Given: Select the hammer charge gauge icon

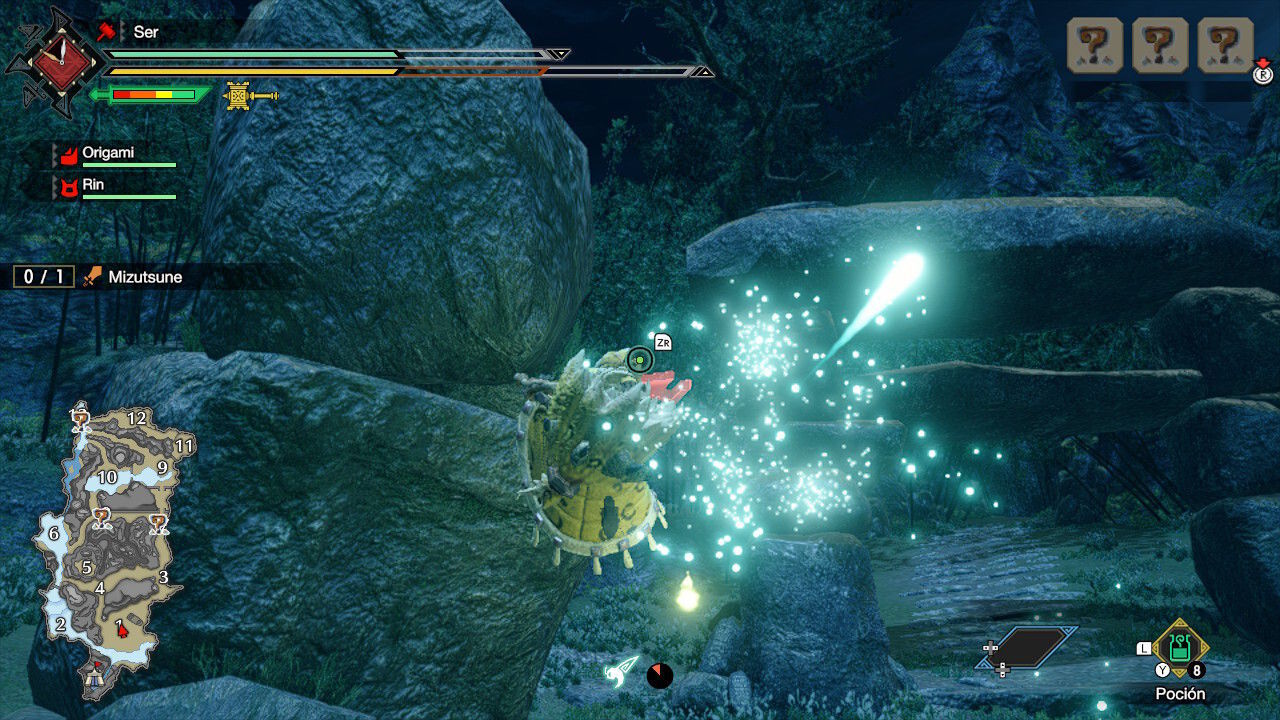Looking at the screenshot, I should point(249,96).
